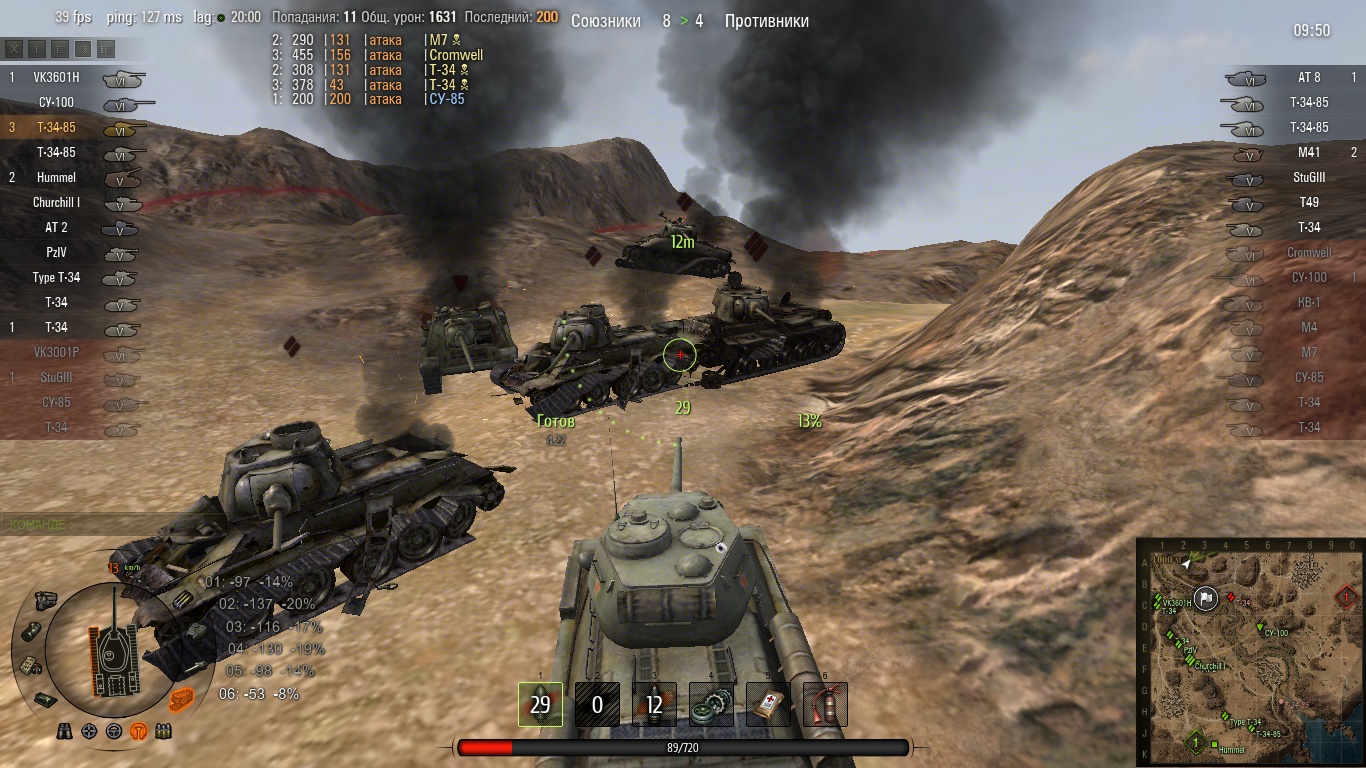Click the radio module status icon
1366x768 pixels.
click(x=30, y=663)
